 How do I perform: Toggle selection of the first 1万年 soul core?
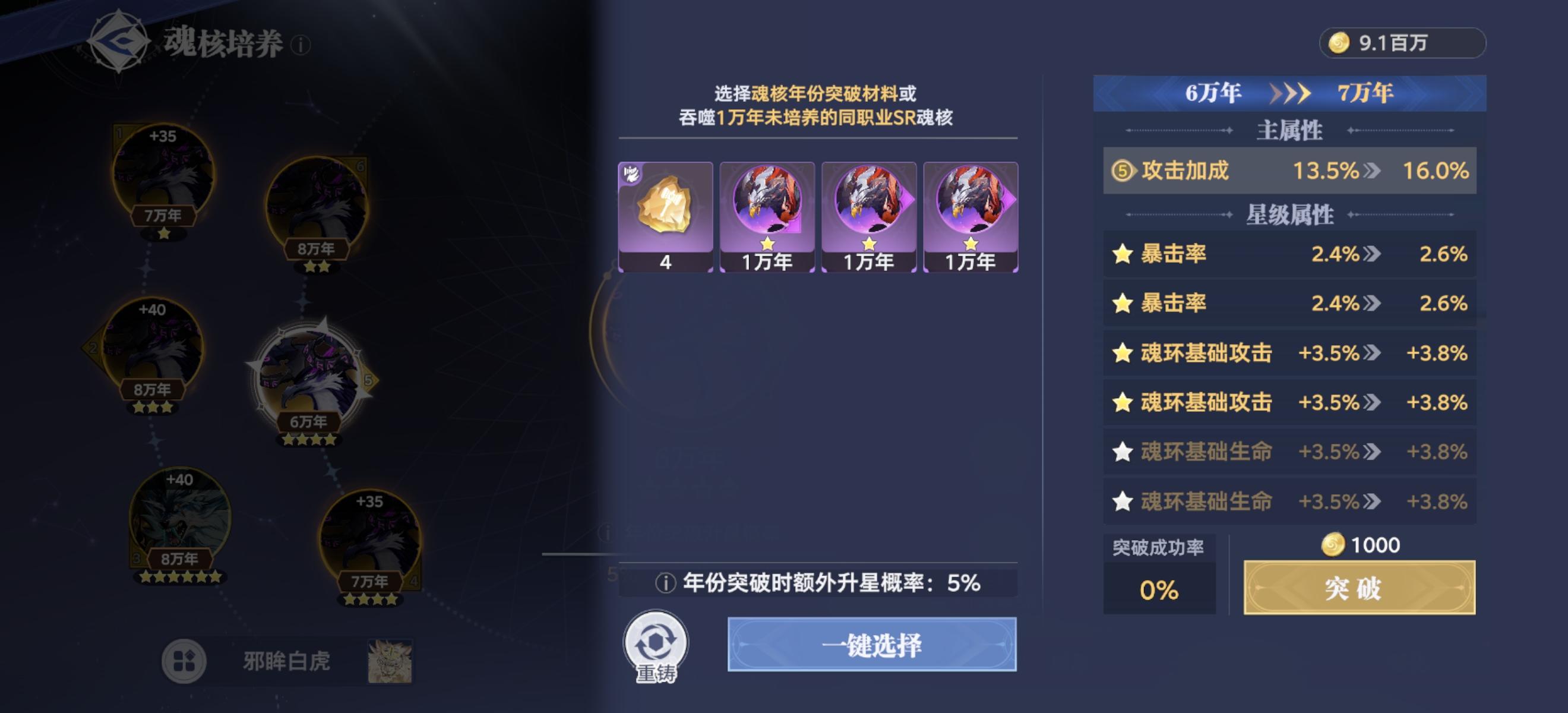766,214
